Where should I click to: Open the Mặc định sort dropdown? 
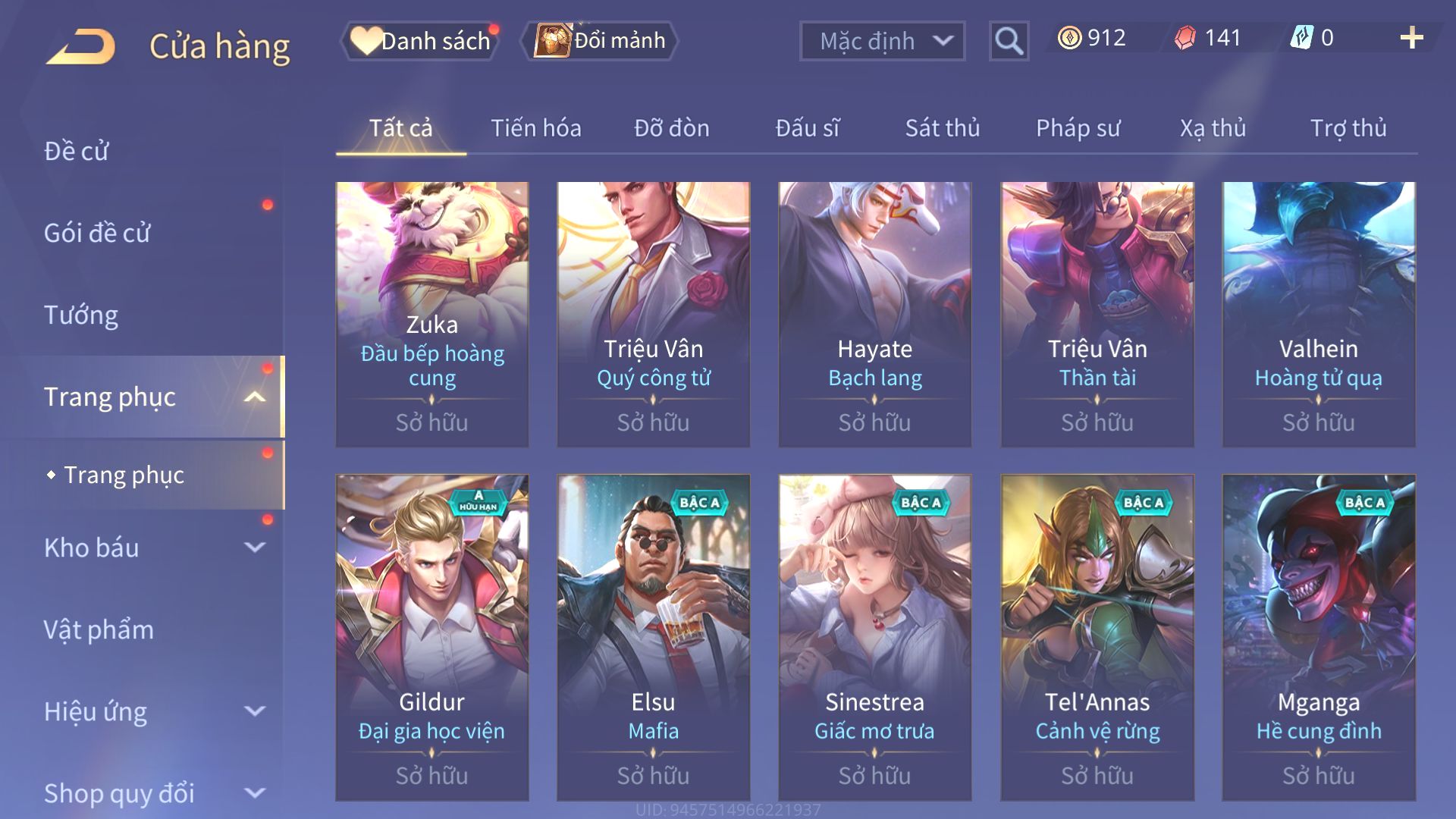coord(882,41)
